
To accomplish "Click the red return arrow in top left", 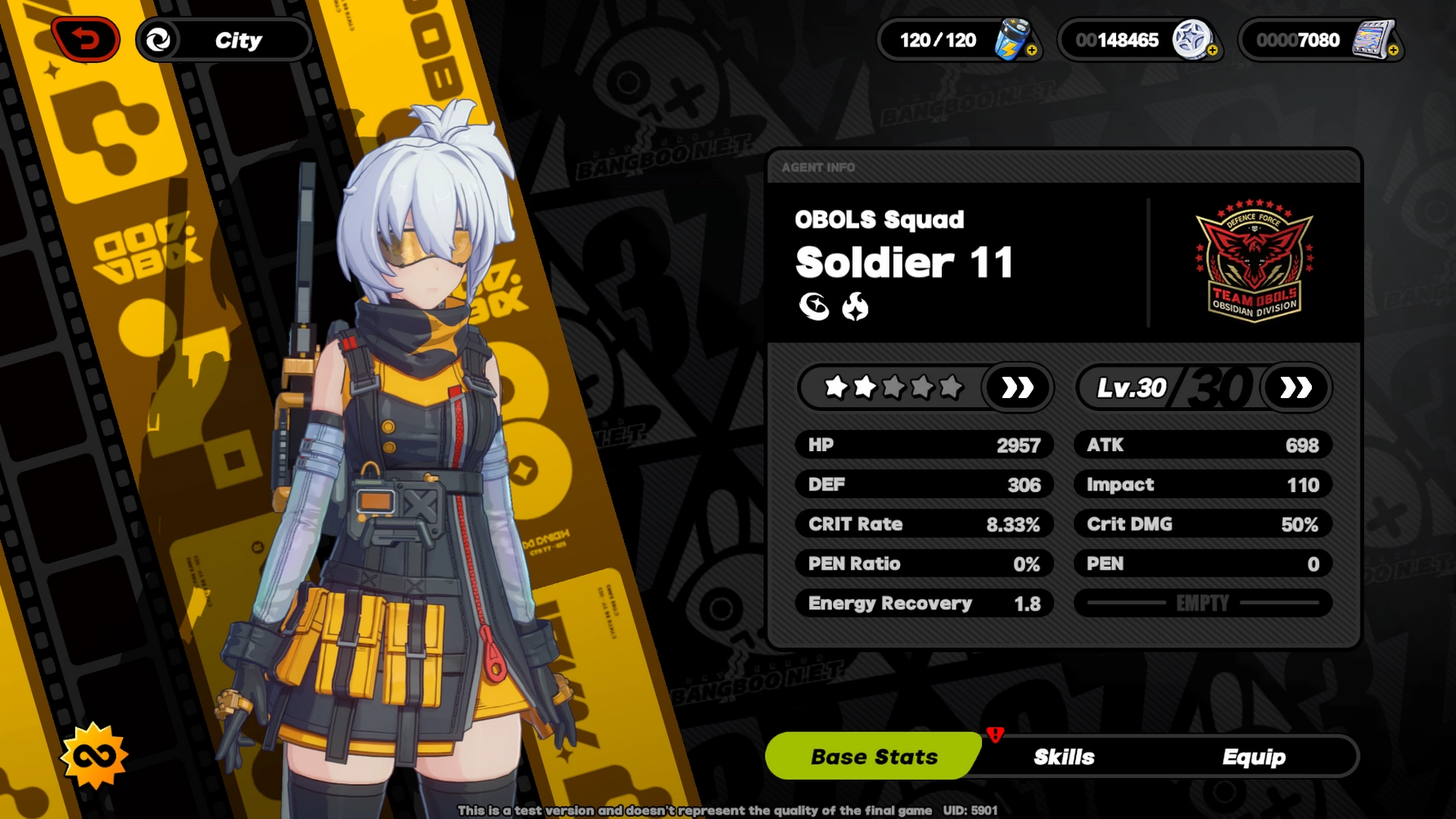I will pyautogui.click(x=88, y=38).
